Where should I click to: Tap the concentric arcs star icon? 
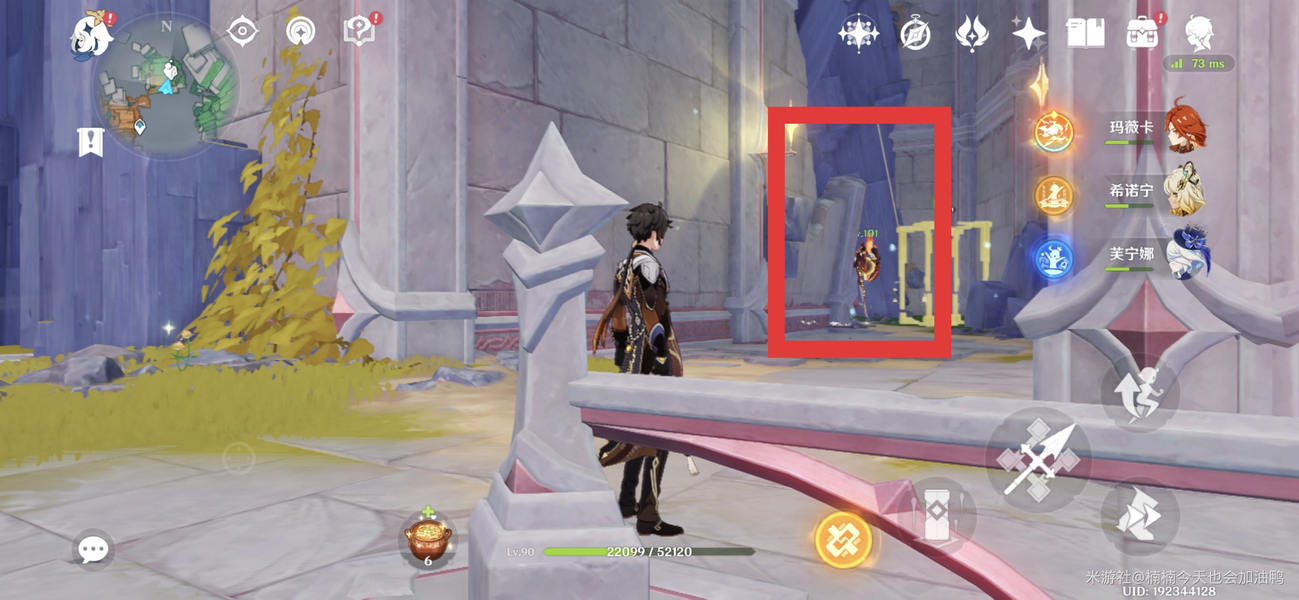click(x=300, y=32)
